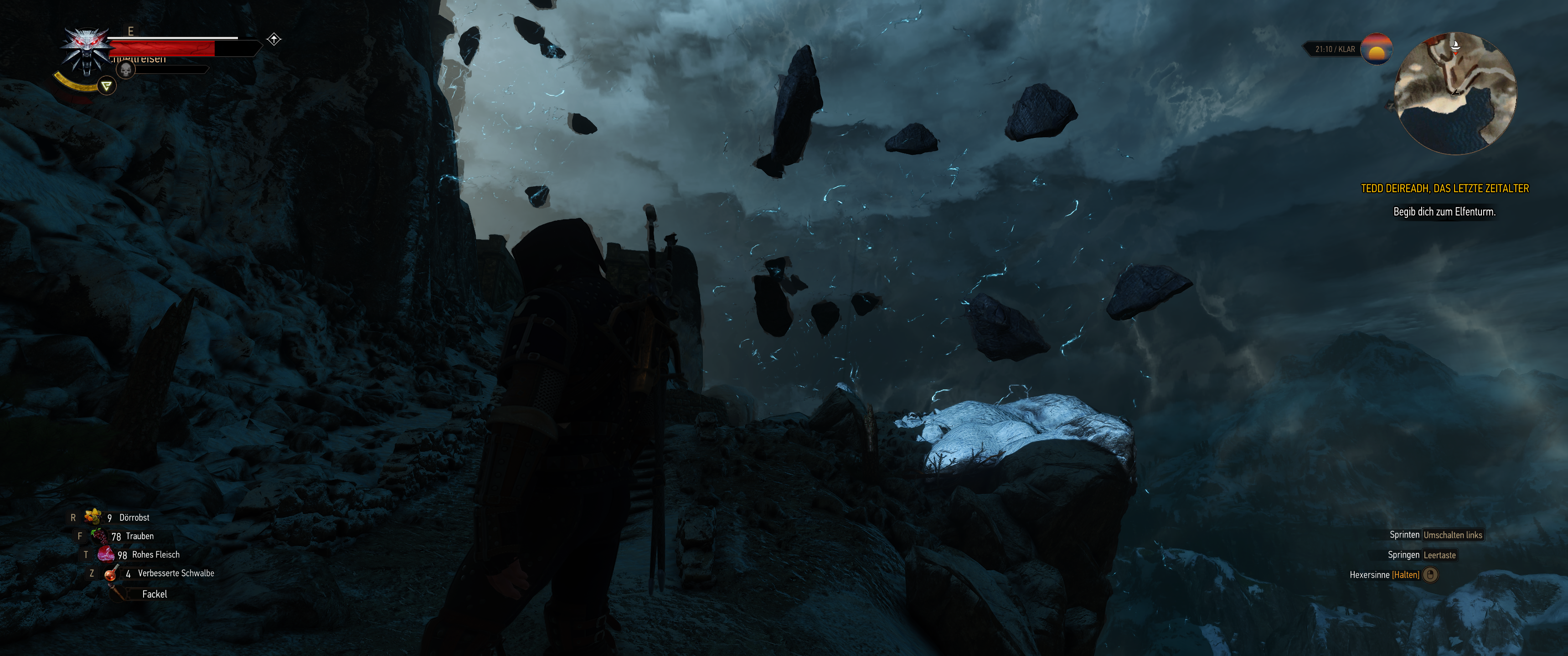The height and width of the screenshot is (656, 1568).
Task: Toggle the diamond level-up indicator
Action: pyautogui.click(x=275, y=39)
